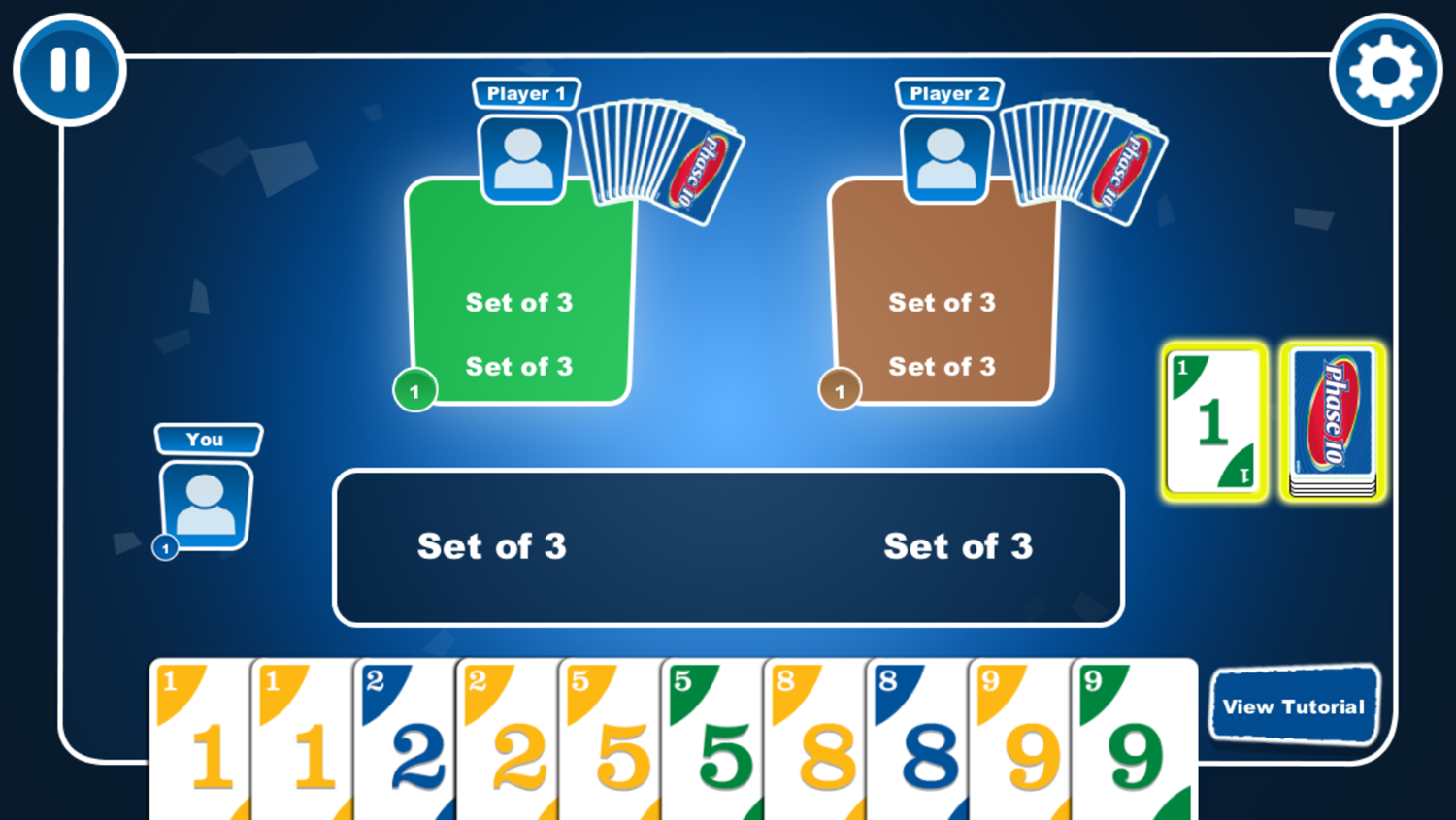The image size is (1456, 820).
Task: Select the blue 2 card in hand
Action: (x=406, y=742)
